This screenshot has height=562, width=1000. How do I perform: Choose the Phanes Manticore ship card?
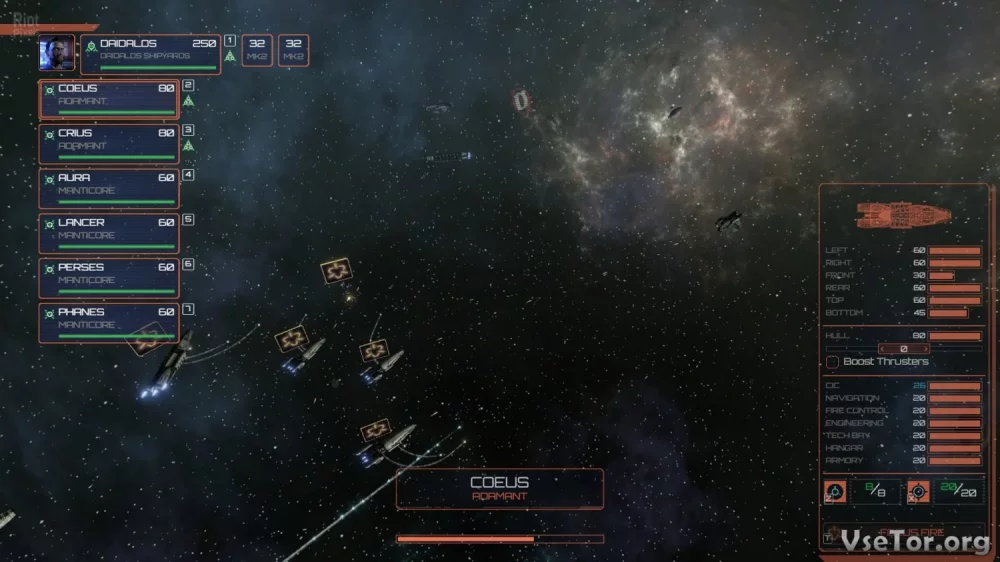109,323
